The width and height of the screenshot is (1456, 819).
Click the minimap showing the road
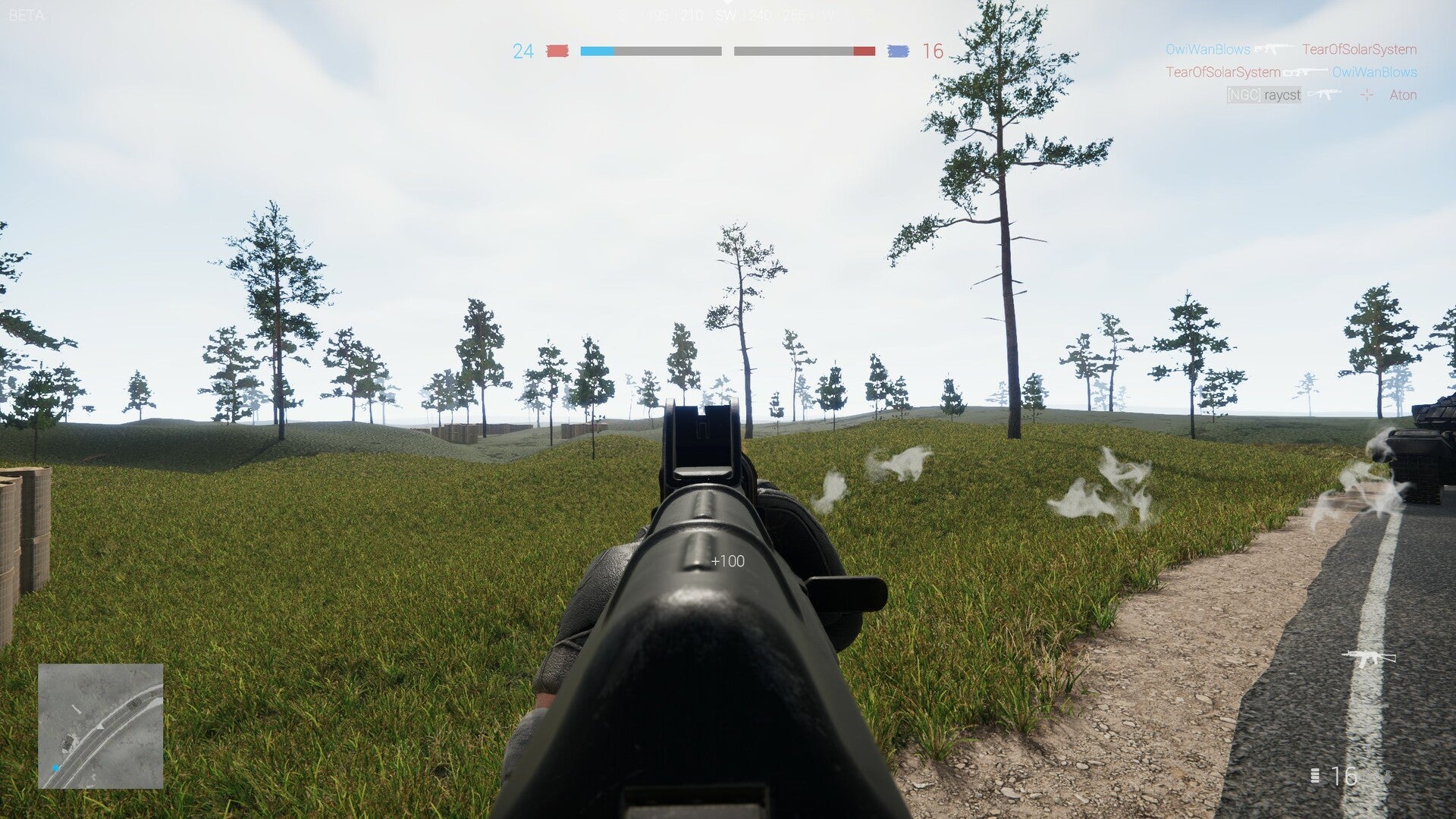coord(101,726)
